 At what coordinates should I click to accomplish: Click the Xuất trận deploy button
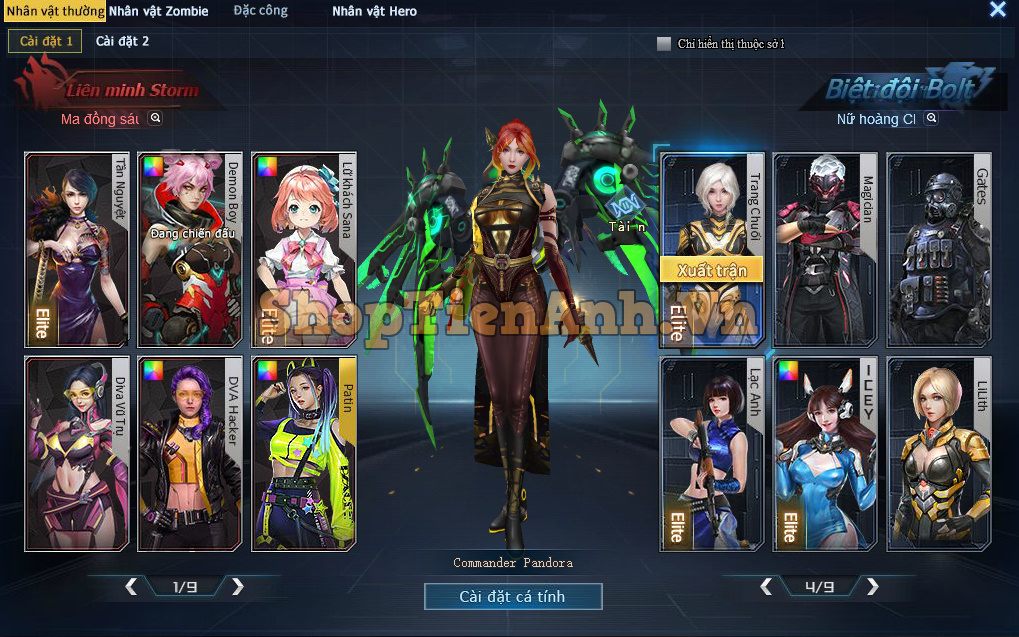coord(711,270)
